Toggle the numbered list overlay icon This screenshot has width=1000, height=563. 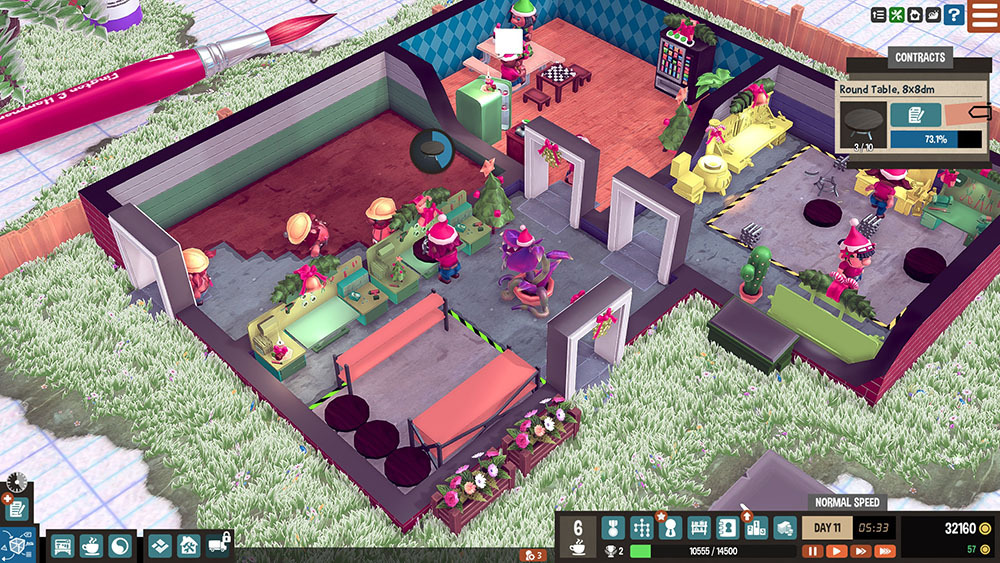point(878,15)
